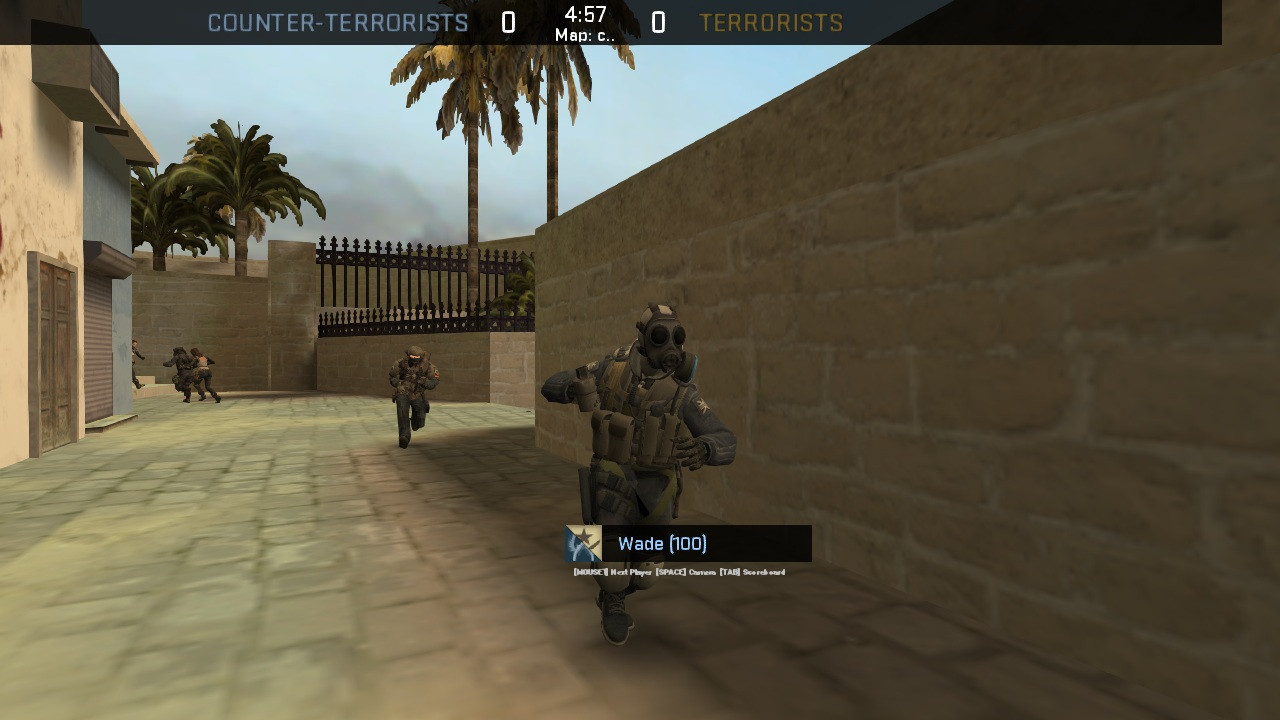Select the COUNTER-TERRORISTS header label

pos(338,22)
